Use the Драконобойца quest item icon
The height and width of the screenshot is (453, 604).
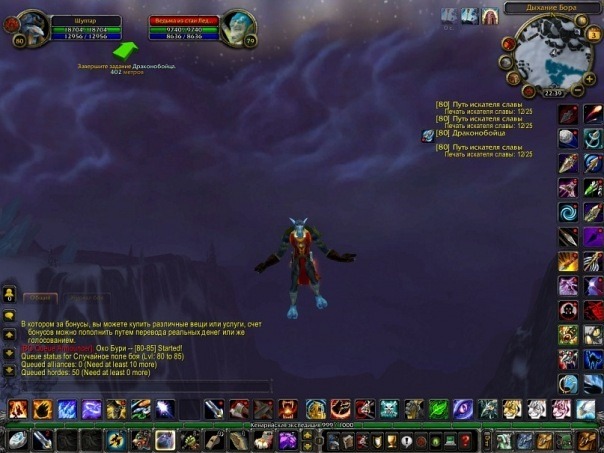pyautogui.click(x=428, y=134)
